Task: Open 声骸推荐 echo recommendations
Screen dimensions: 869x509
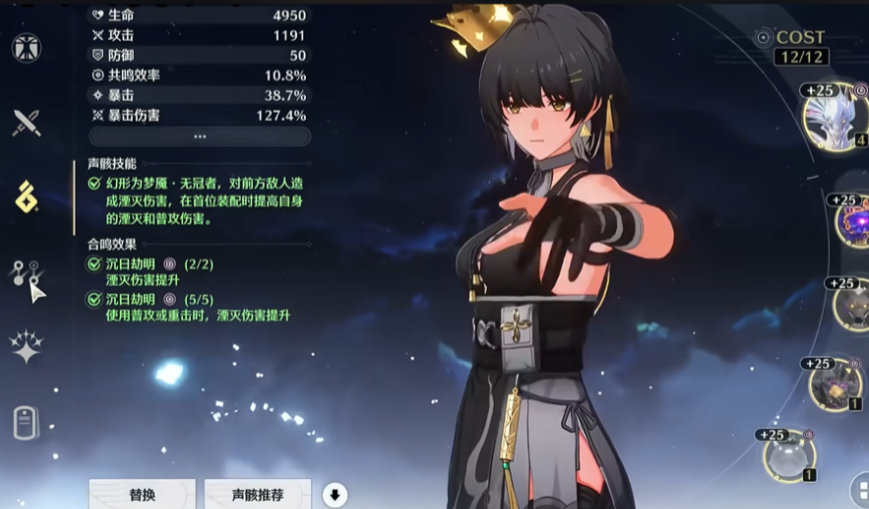Action: click(x=257, y=494)
